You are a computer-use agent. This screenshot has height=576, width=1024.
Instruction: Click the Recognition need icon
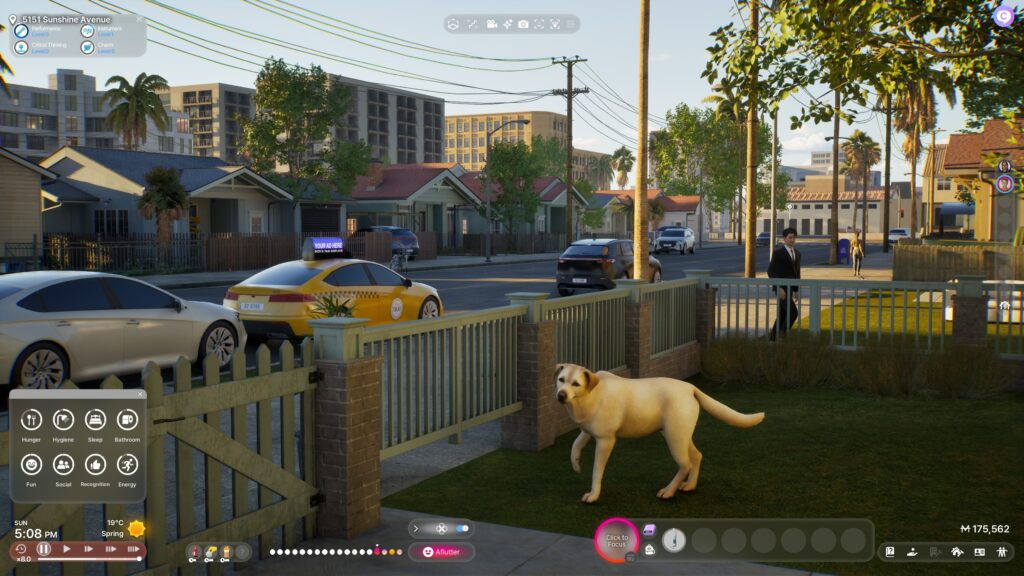pos(95,464)
